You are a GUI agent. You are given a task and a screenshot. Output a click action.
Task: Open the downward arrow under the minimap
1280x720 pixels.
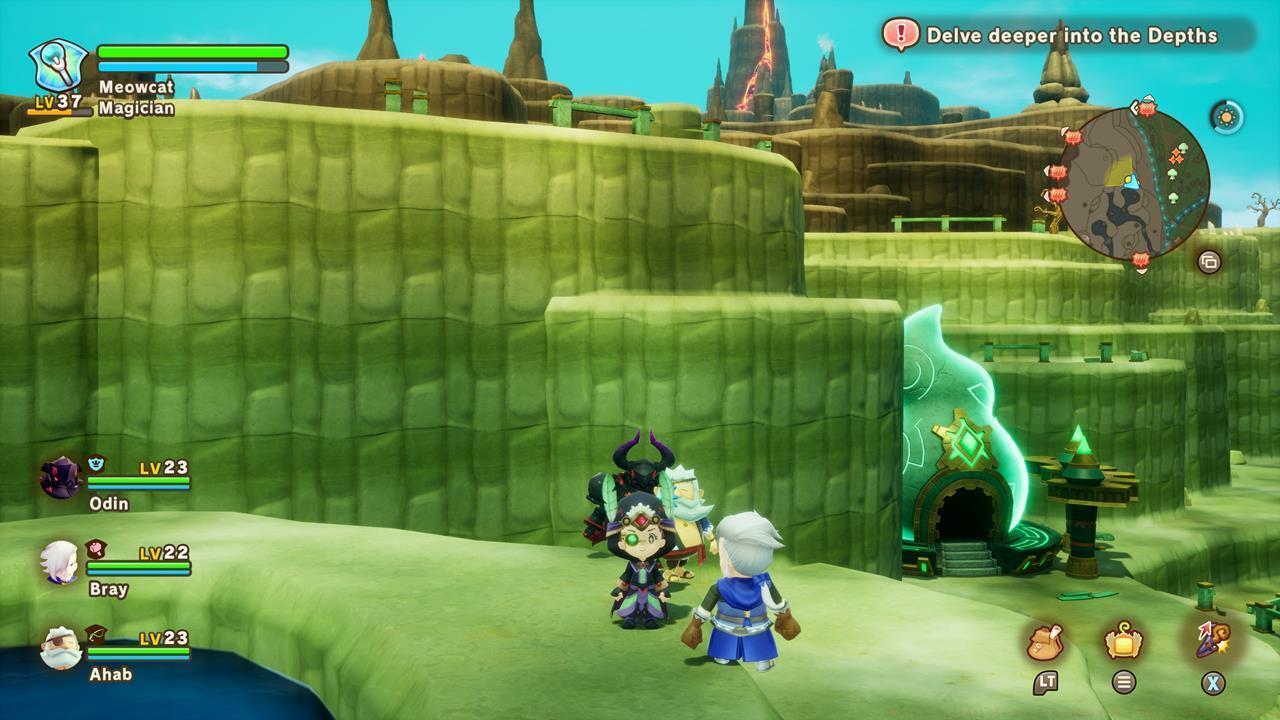tap(1141, 272)
